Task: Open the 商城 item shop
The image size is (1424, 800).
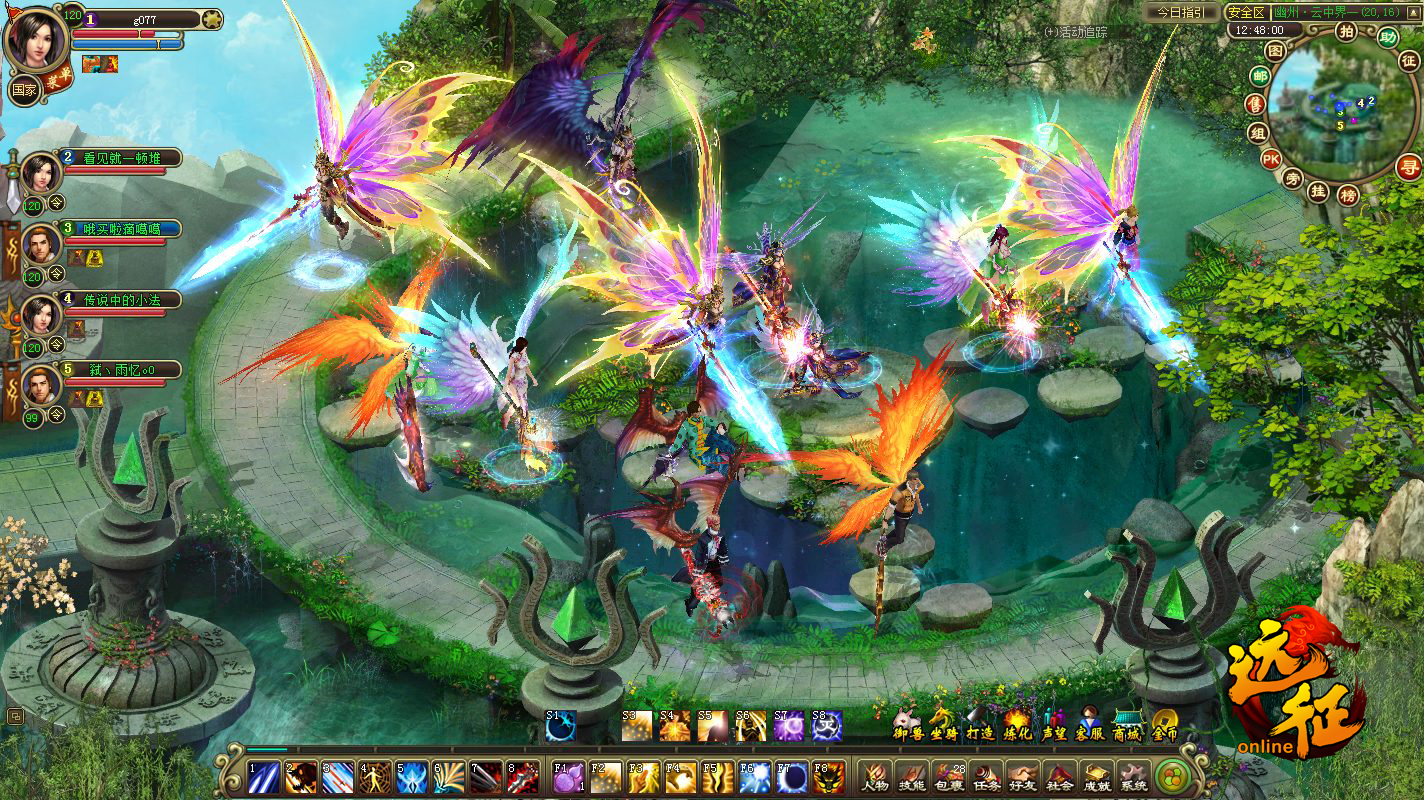Action: click(x=1127, y=724)
